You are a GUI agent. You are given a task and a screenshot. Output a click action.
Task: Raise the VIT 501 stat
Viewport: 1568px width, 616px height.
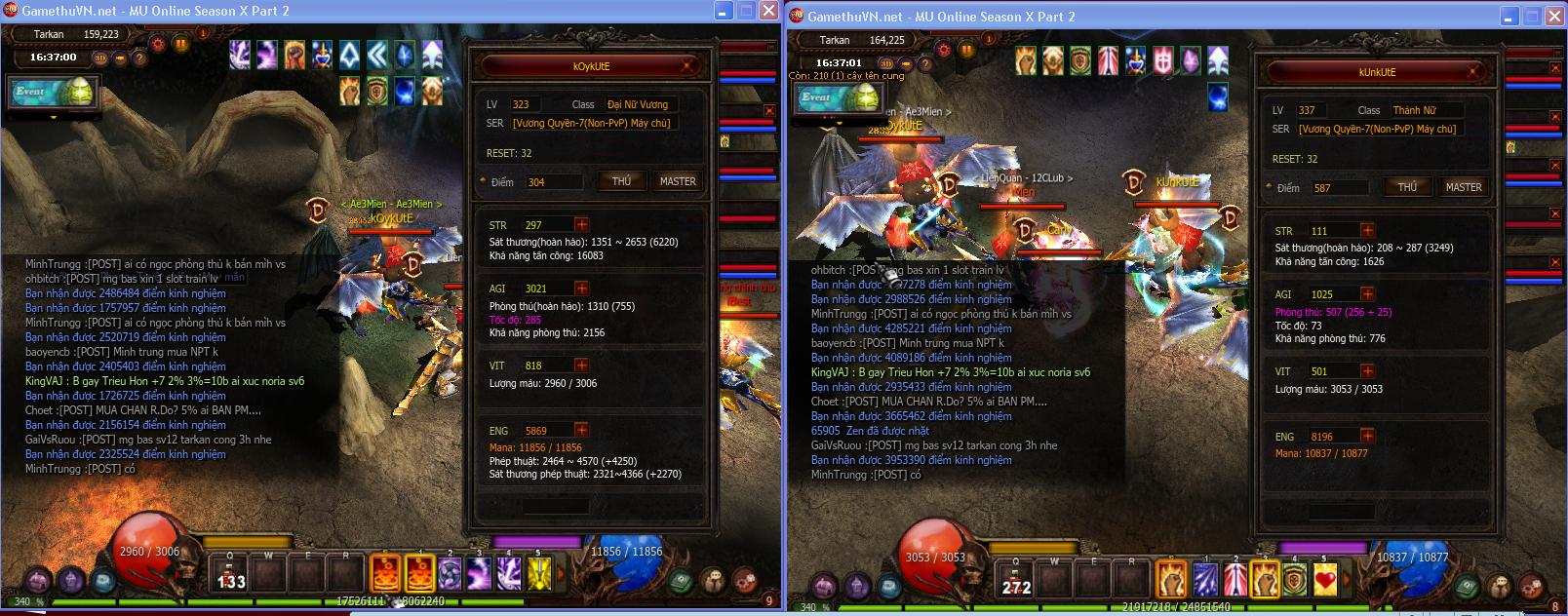click(x=1367, y=371)
